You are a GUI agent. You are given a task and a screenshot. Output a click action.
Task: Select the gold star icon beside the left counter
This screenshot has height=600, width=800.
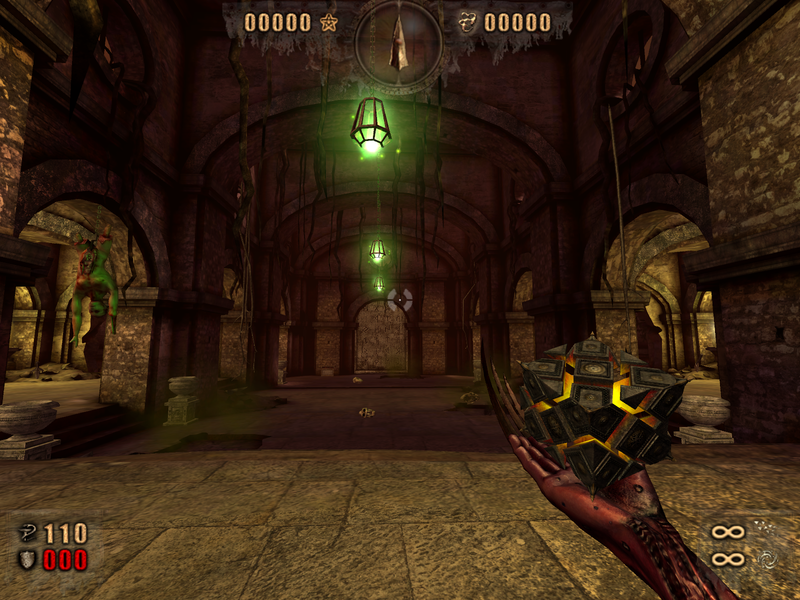(329, 22)
